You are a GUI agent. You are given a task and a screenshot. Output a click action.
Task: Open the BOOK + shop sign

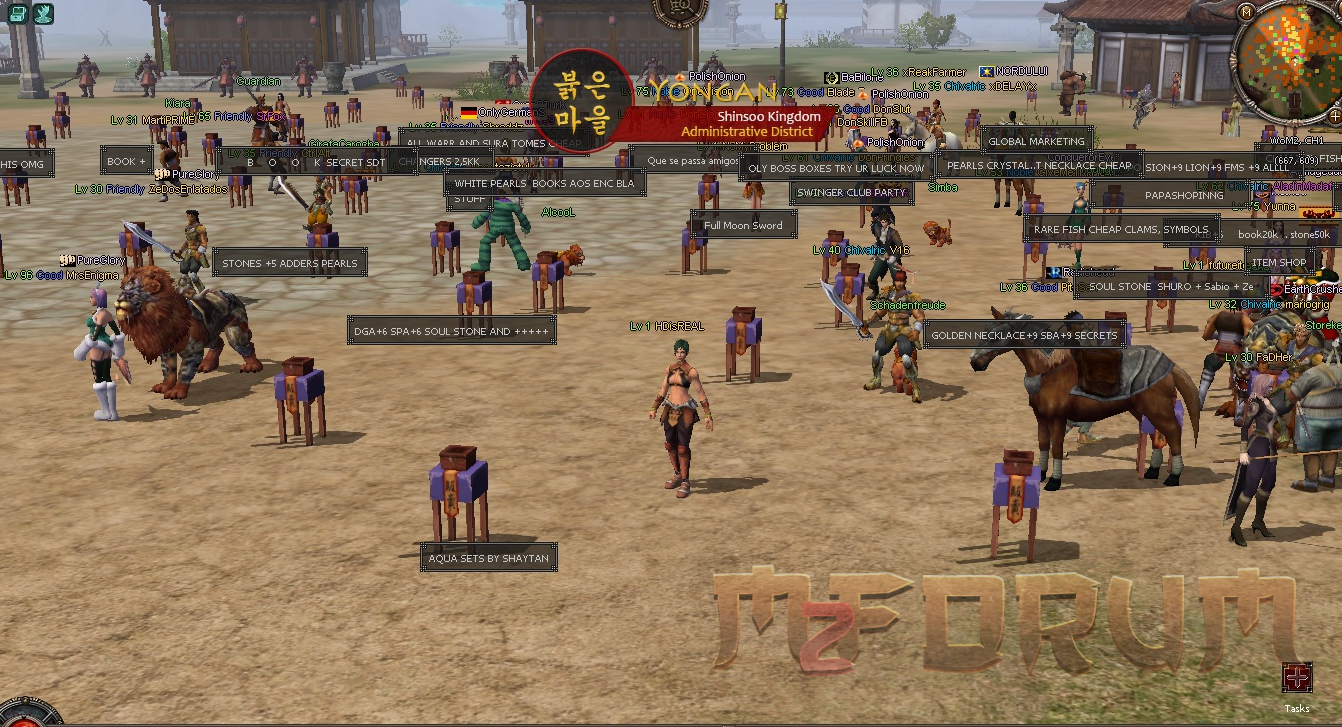coord(126,161)
